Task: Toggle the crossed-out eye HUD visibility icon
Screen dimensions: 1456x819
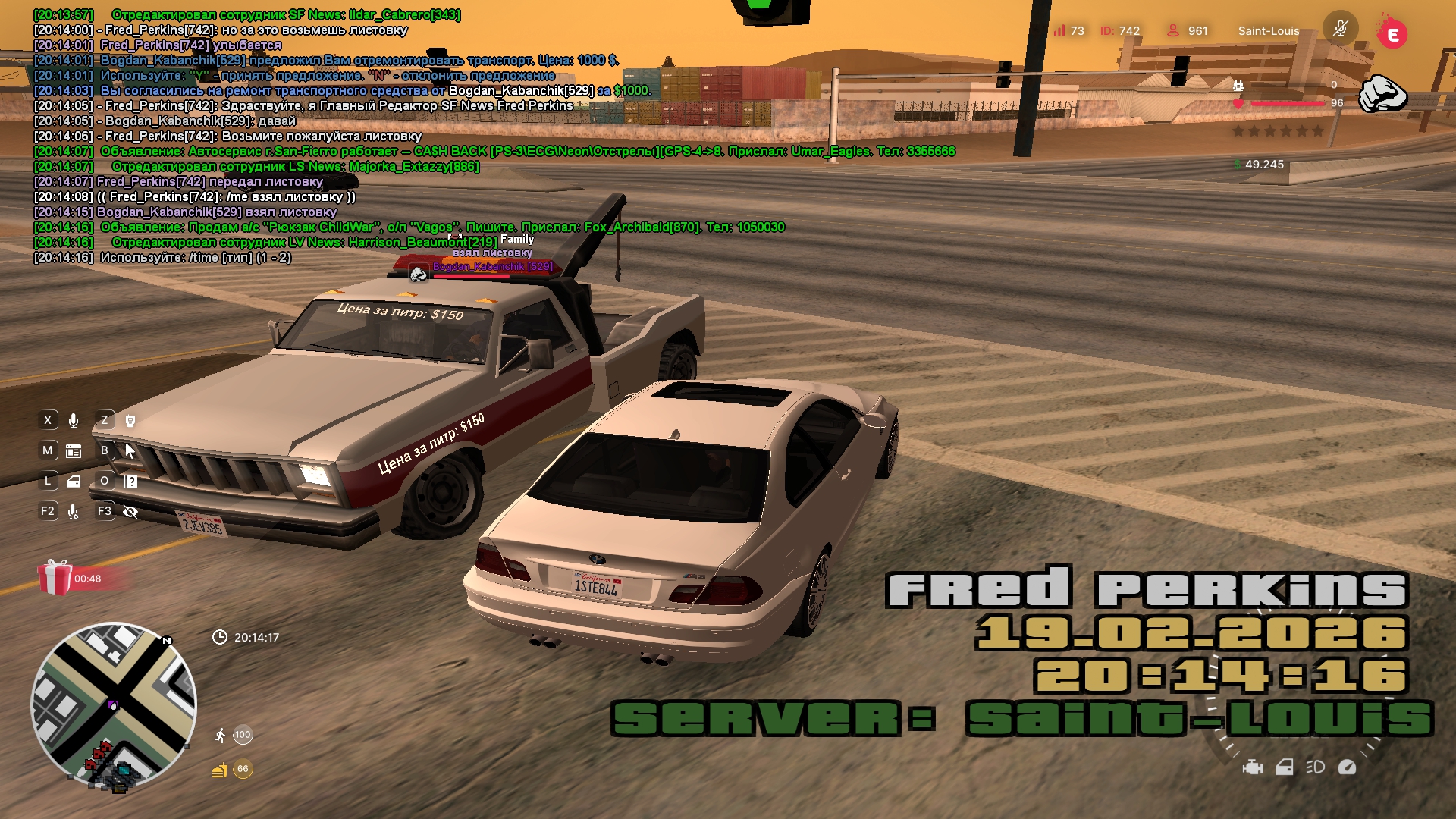Action: pyautogui.click(x=130, y=512)
